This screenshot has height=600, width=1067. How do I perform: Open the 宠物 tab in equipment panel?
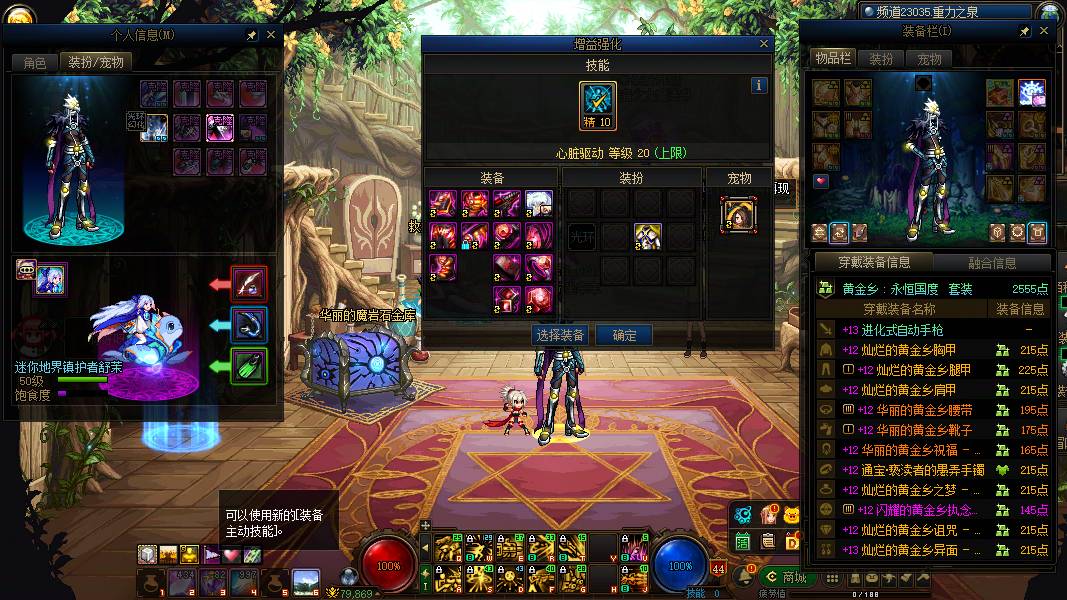[929, 59]
